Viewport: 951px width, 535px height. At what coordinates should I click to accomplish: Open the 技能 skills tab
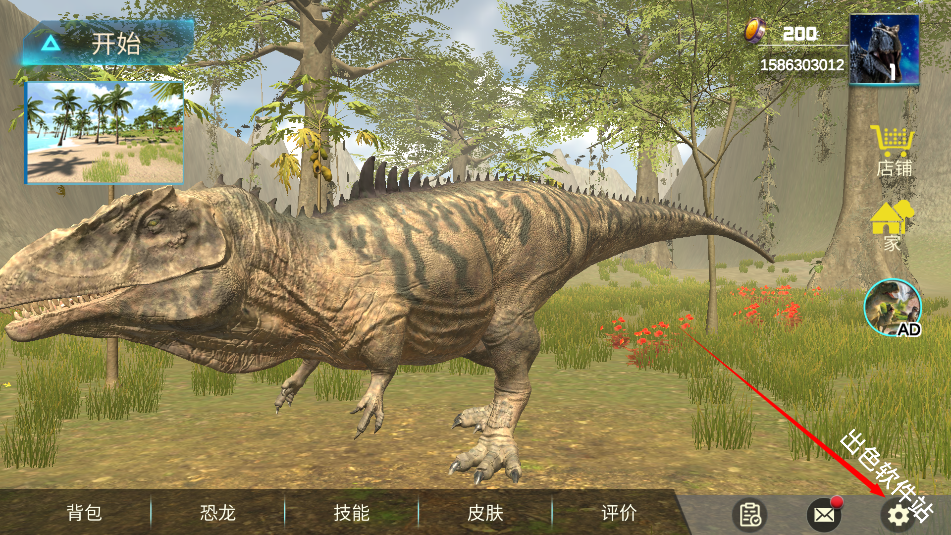[x=351, y=513]
